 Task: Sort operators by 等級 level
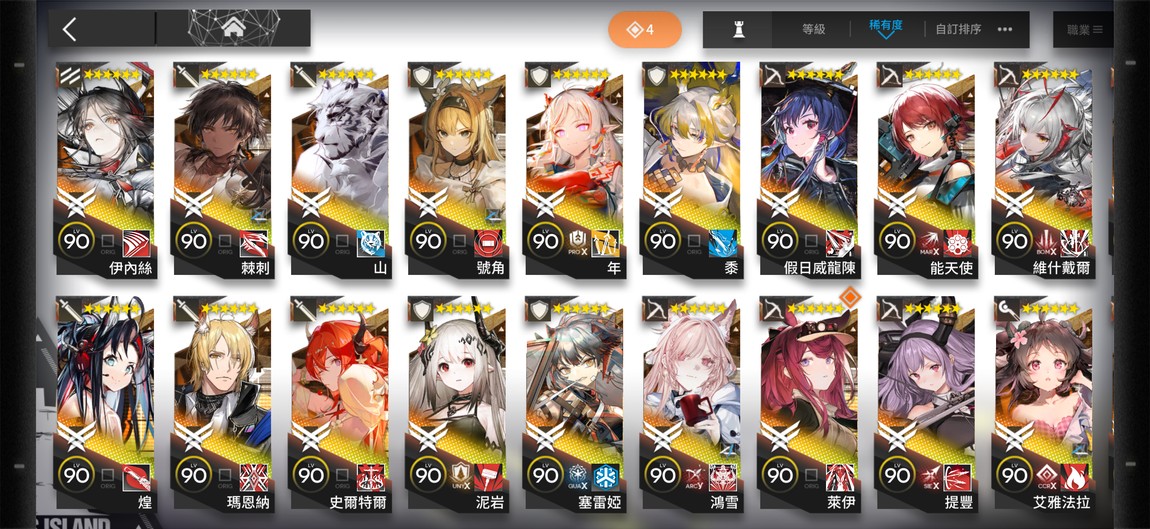[x=813, y=30]
